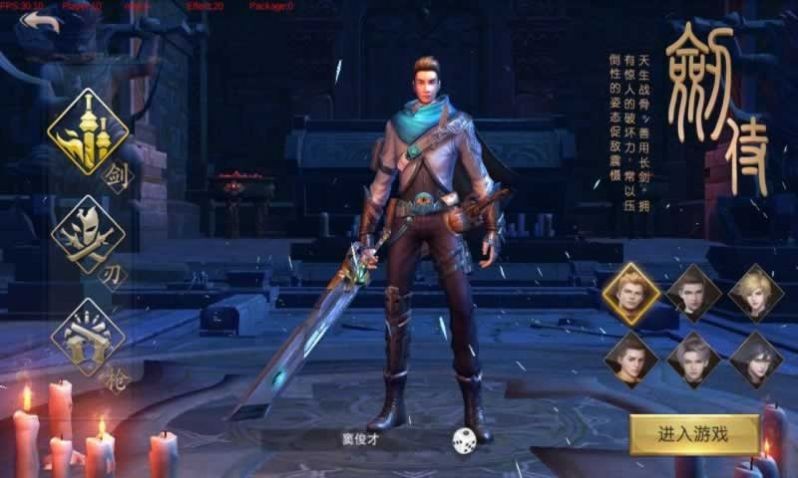Select the gold-framed orange-haired face portrait
798x478 pixels.
[x=632, y=292]
